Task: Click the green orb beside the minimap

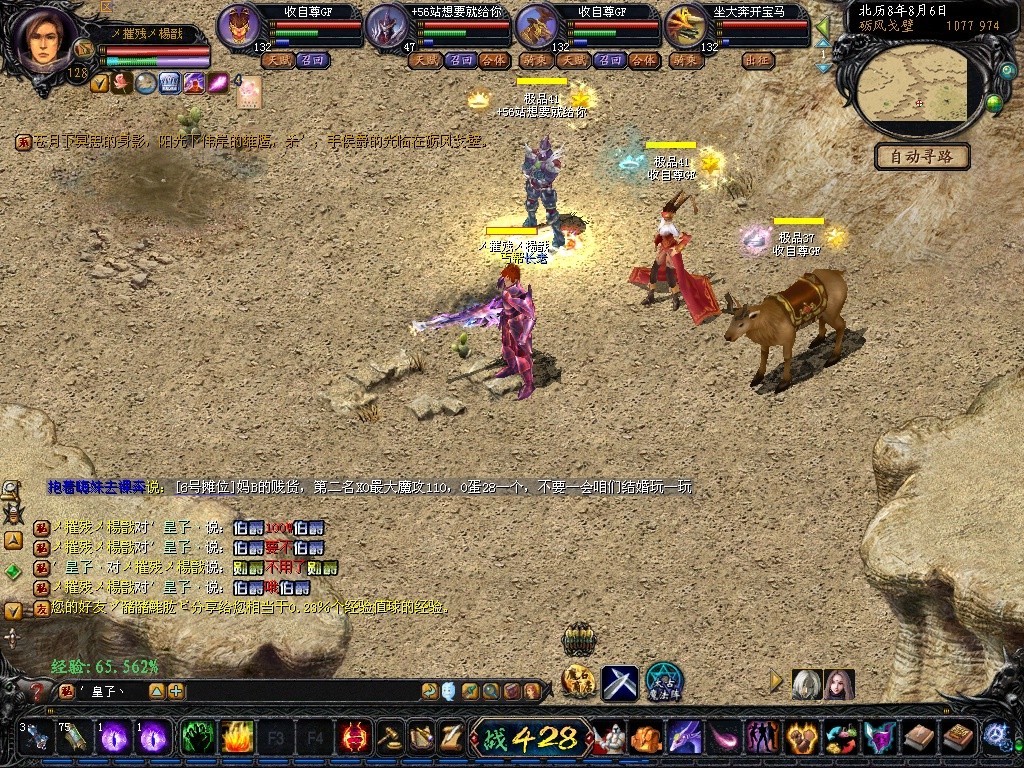Action: pyautogui.click(x=994, y=102)
